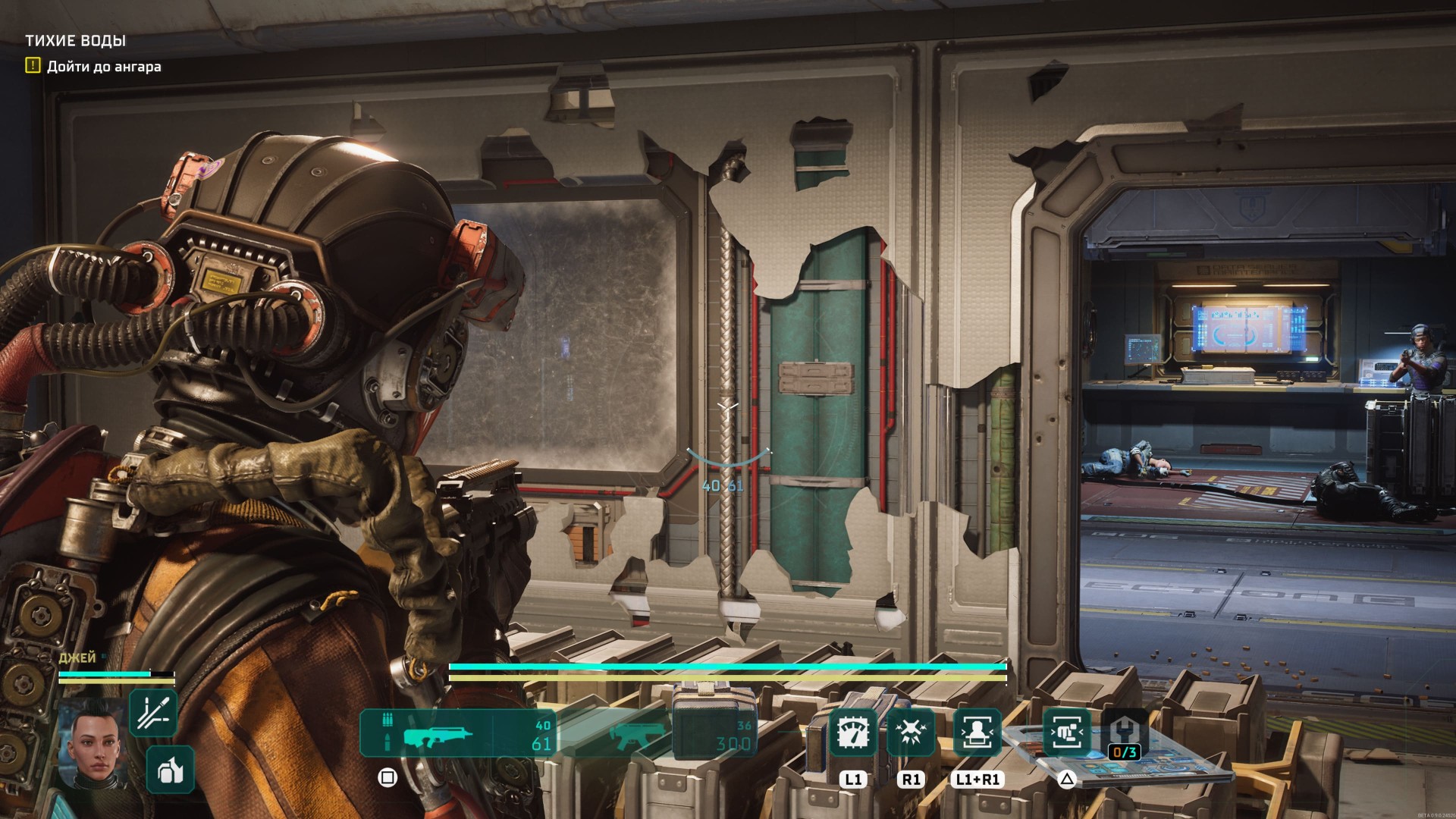
Task: Activate the gauge dial ability
Action: [853, 733]
